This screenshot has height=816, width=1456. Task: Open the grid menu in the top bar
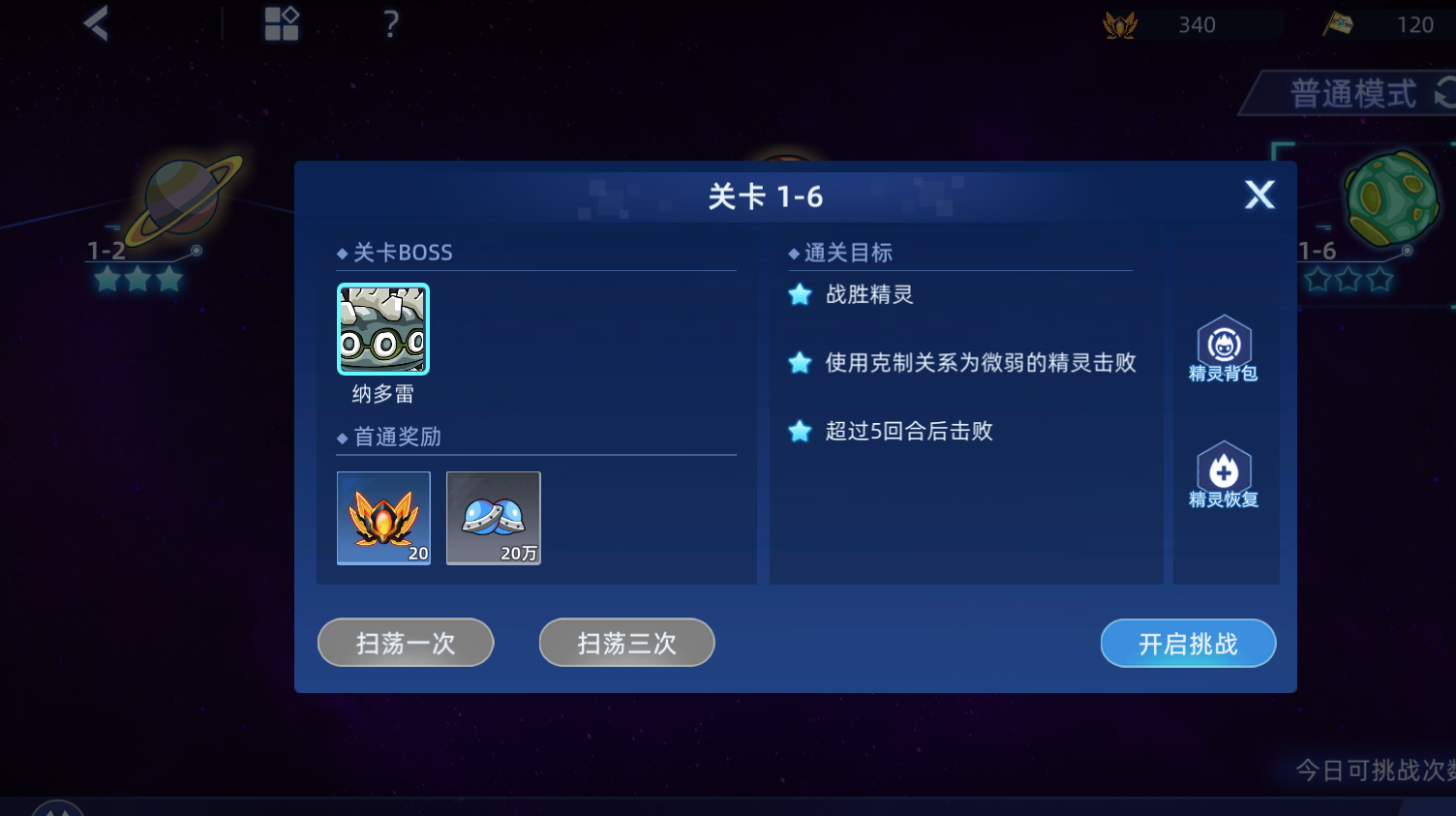(281, 24)
